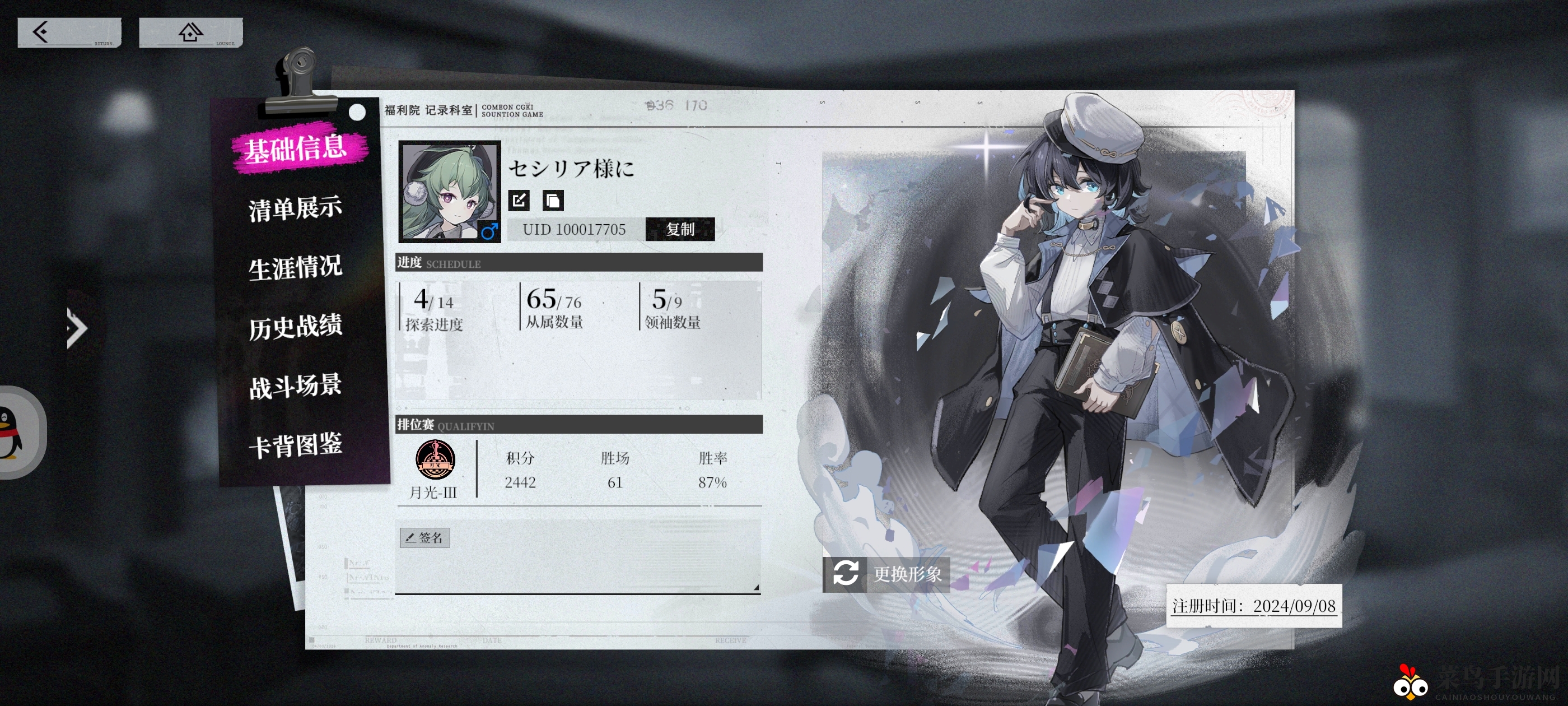Click the 签名 signature edit button

[425, 537]
